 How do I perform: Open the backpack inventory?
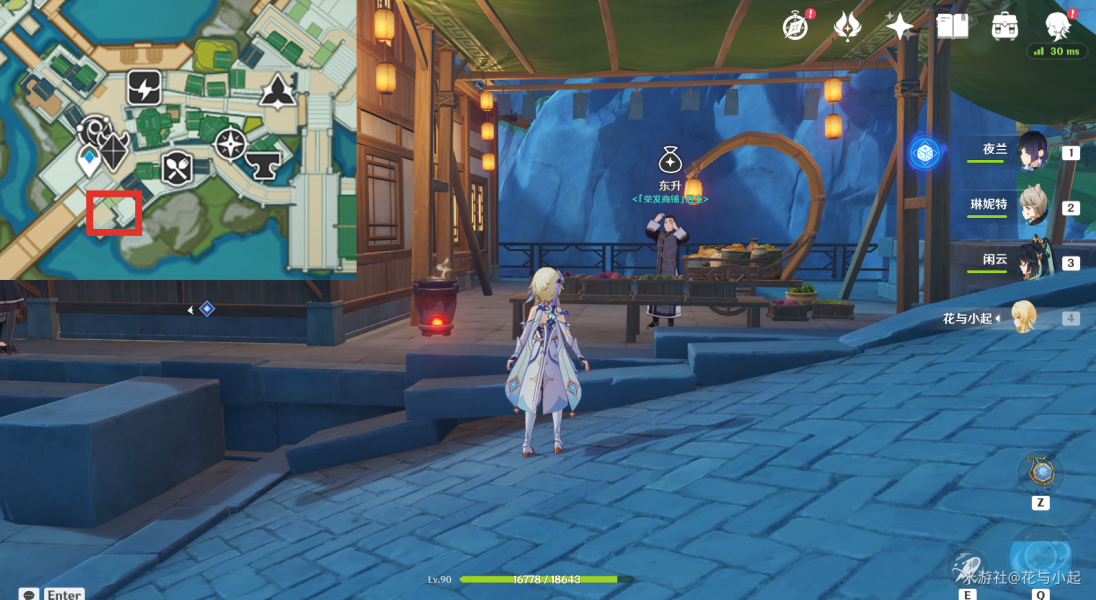point(1004,27)
